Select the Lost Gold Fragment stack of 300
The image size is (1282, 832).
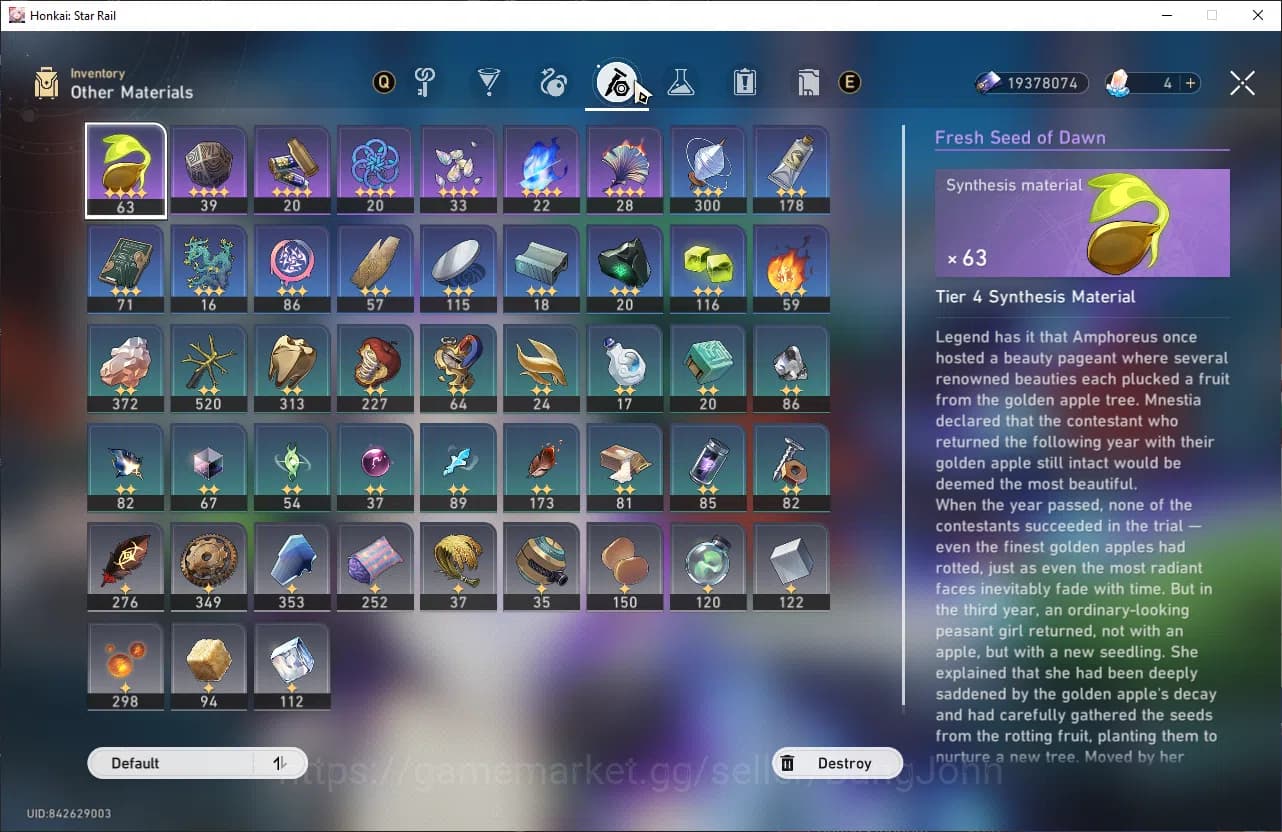point(708,168)
